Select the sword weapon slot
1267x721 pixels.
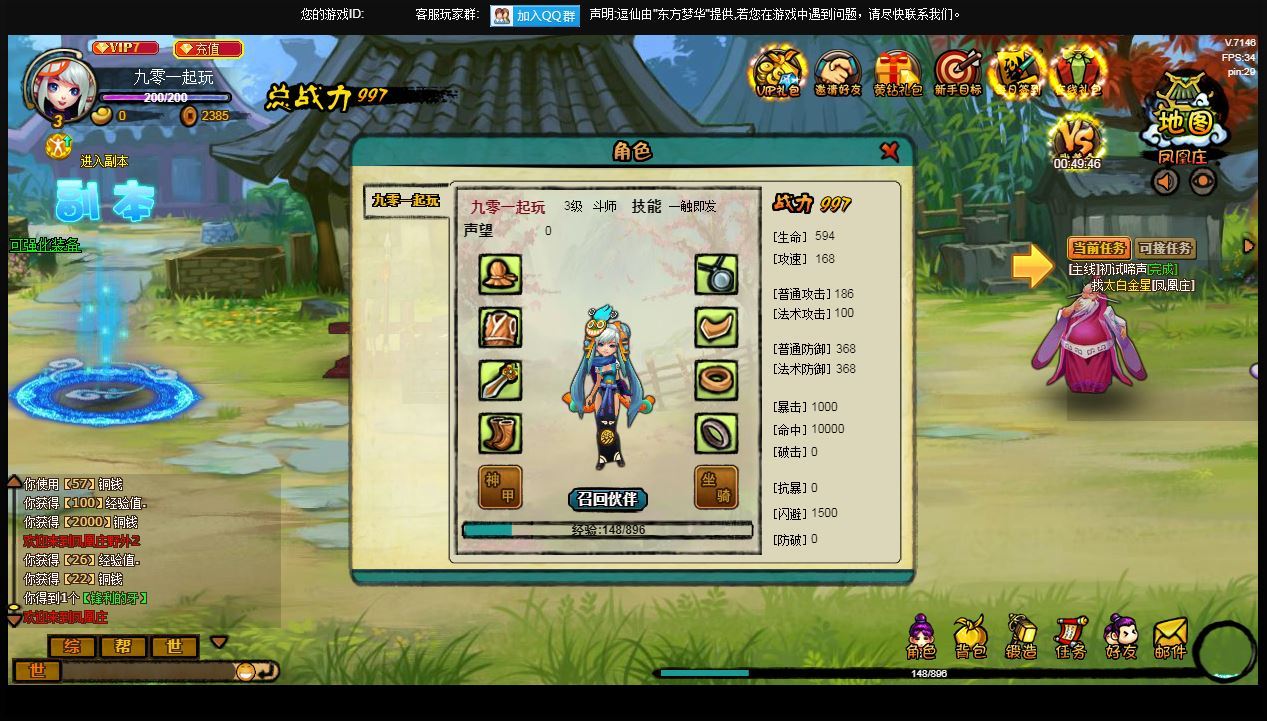(x=500, y=381)
